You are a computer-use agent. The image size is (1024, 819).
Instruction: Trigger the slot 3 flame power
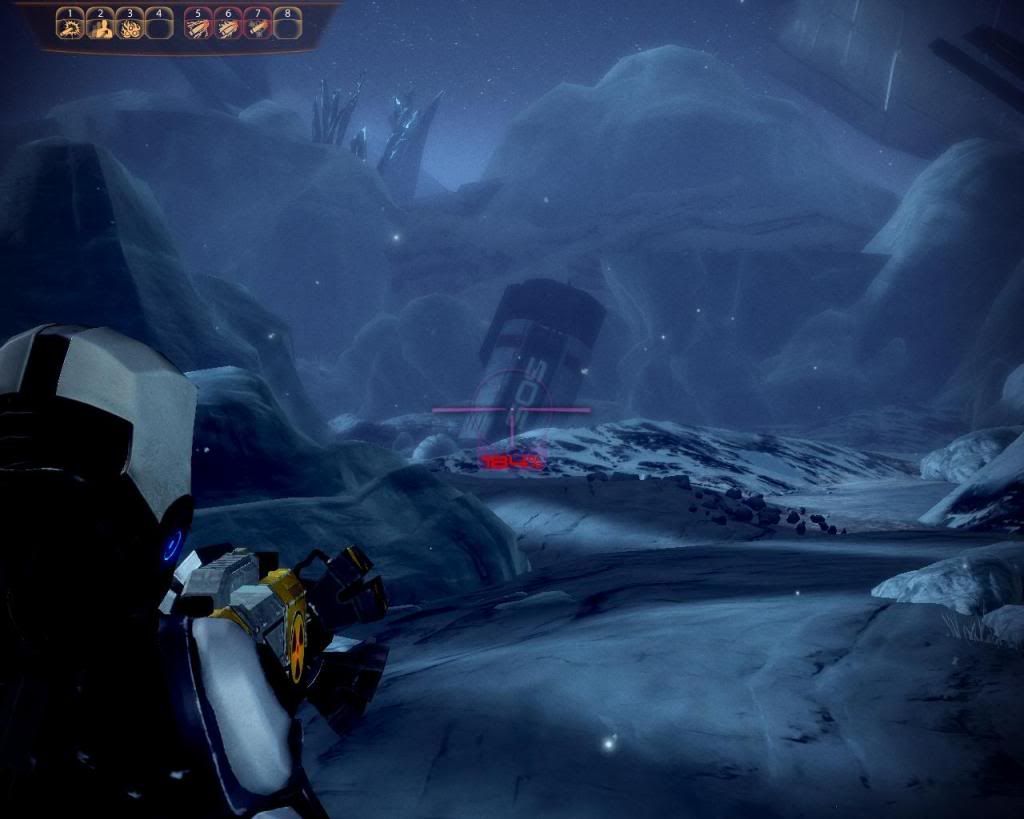point(129,25)
